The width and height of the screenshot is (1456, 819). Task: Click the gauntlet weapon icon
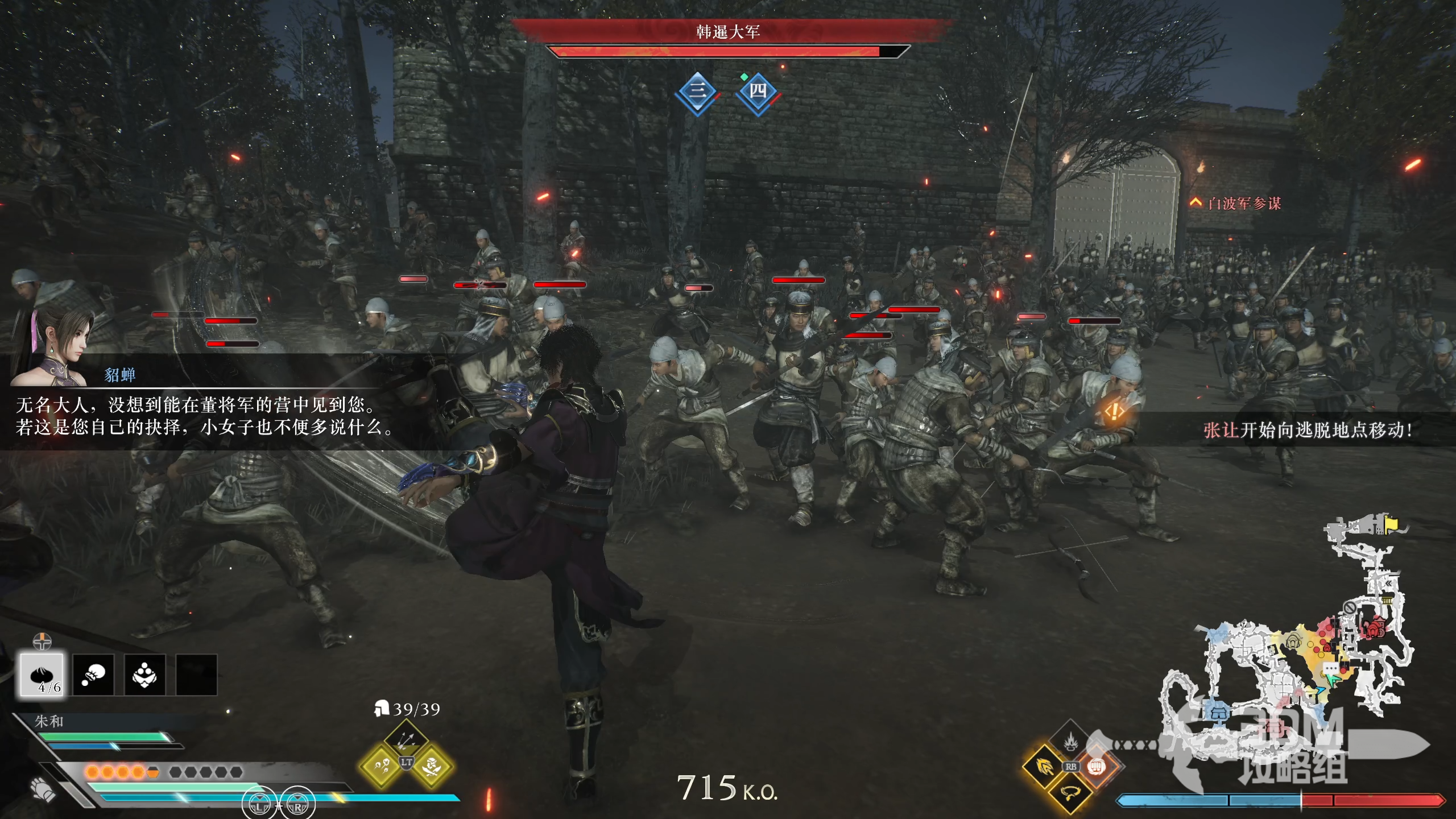tap(43, 789)
